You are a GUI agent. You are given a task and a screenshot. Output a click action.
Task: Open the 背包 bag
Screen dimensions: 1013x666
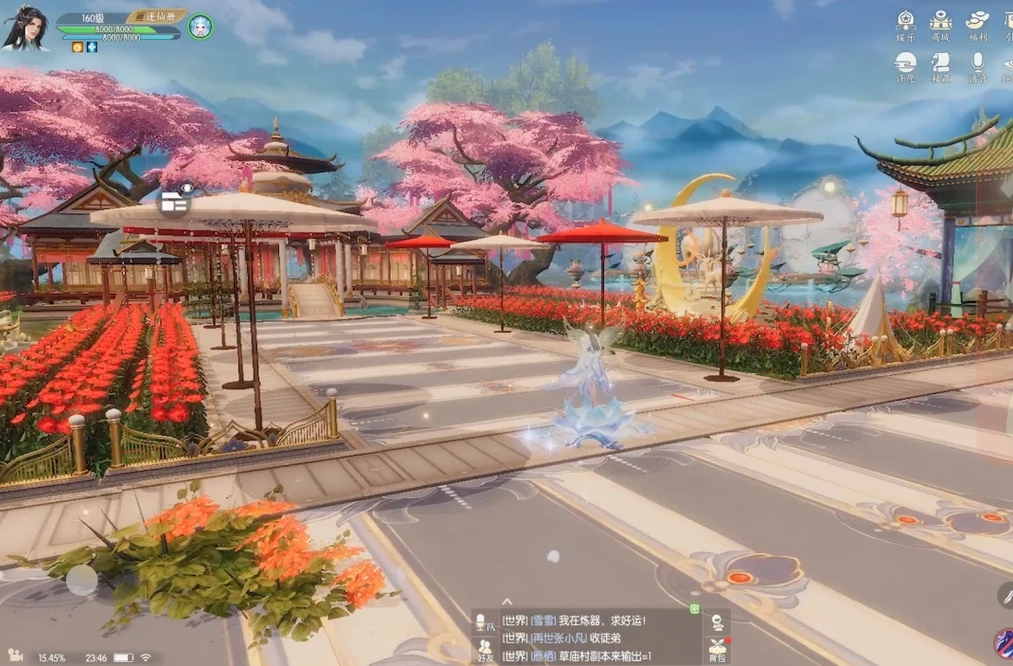click(717, 650)
